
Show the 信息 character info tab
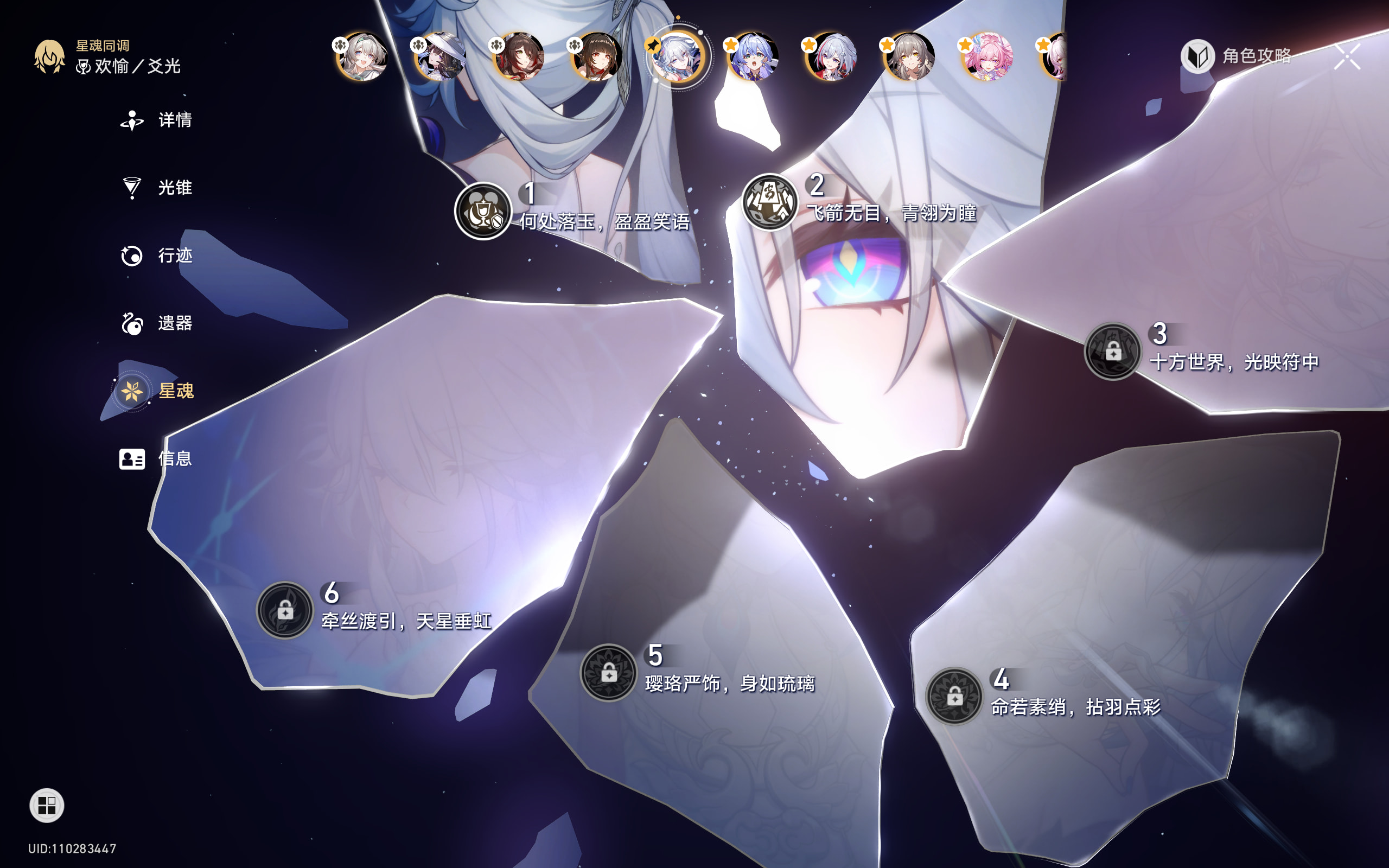pos(157,459)
